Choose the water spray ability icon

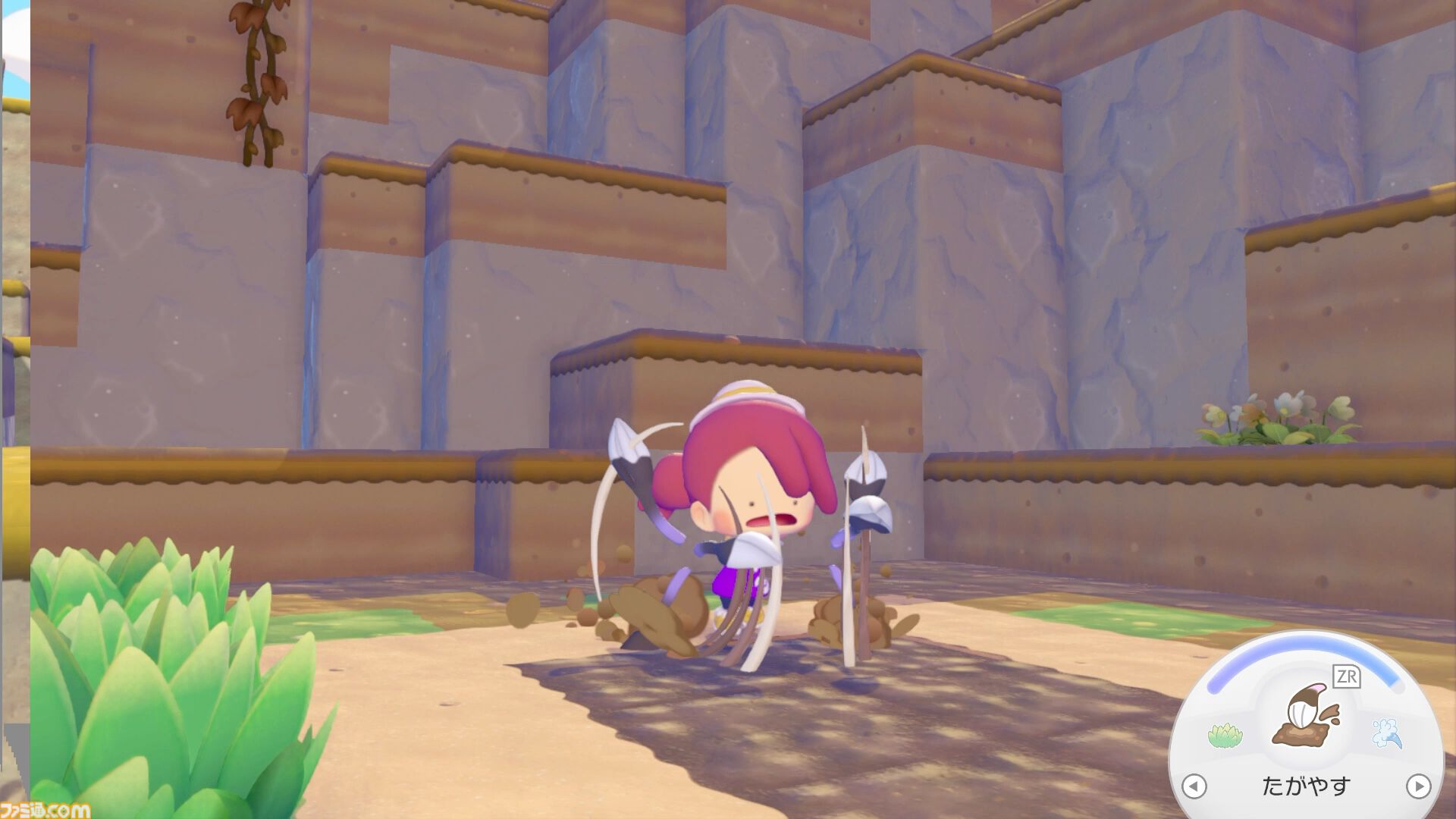(x=1387, y=733)
